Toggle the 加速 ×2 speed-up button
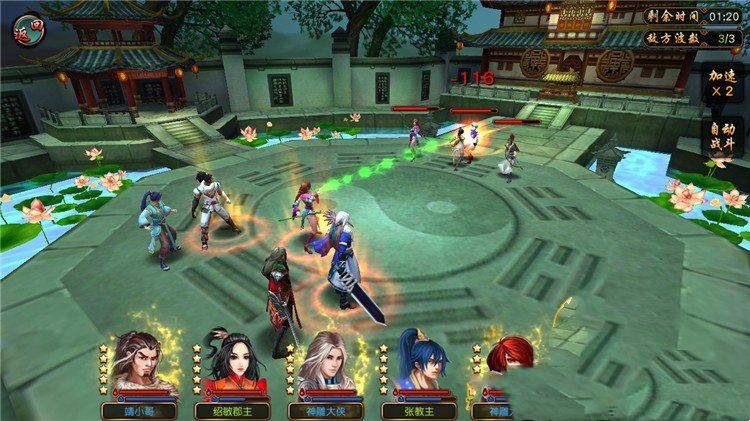This screenshot has height=421, width=750. click(x=720, y=83)
